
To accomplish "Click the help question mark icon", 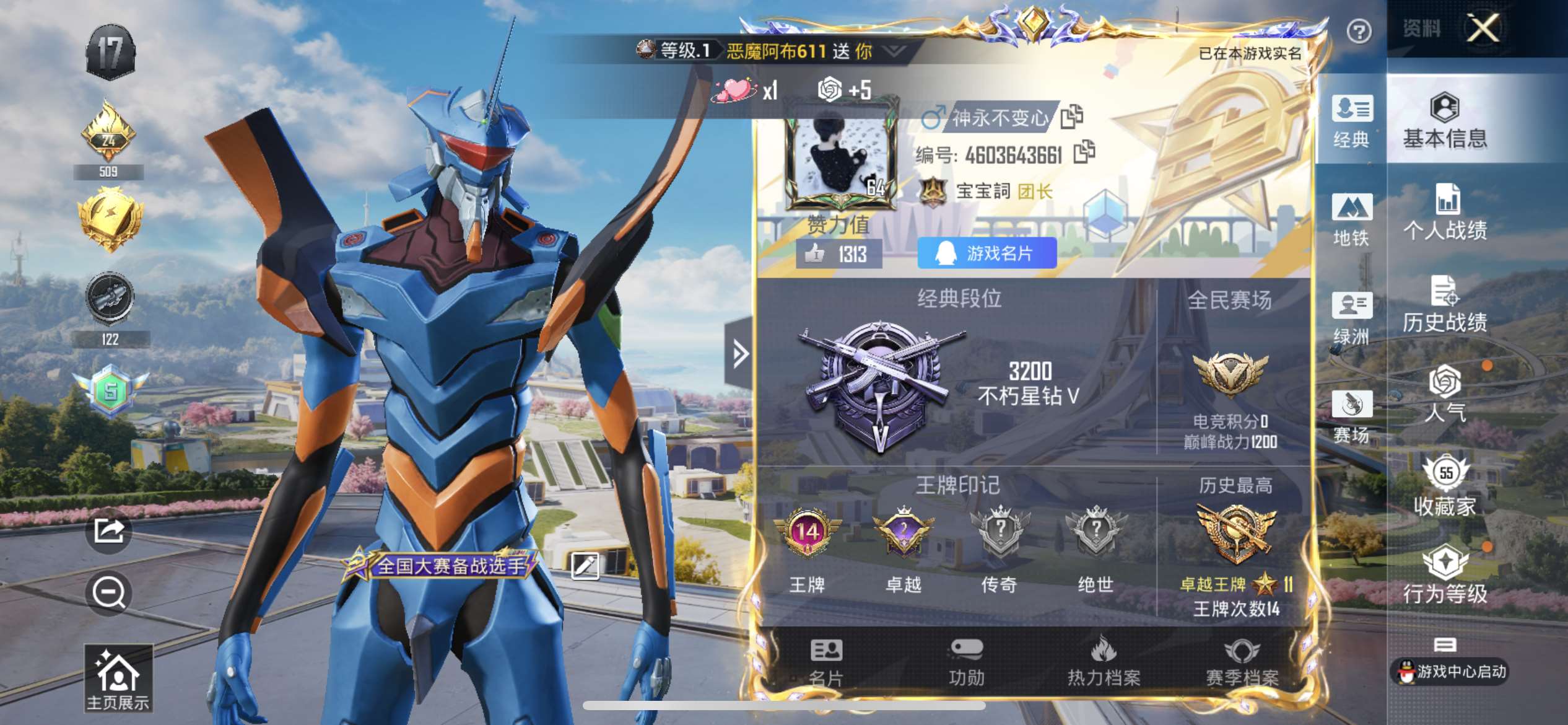I will pyautogui.click(x=1359, y=31).
